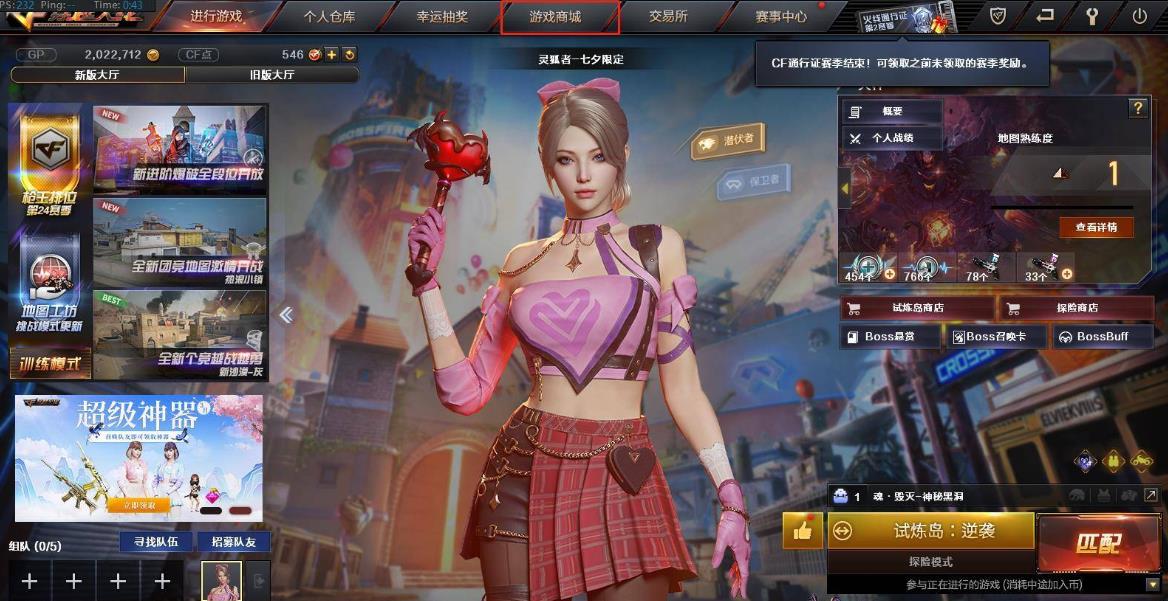Click the red 匹配 match button
1168x601 pixels.
[1098, 543]
